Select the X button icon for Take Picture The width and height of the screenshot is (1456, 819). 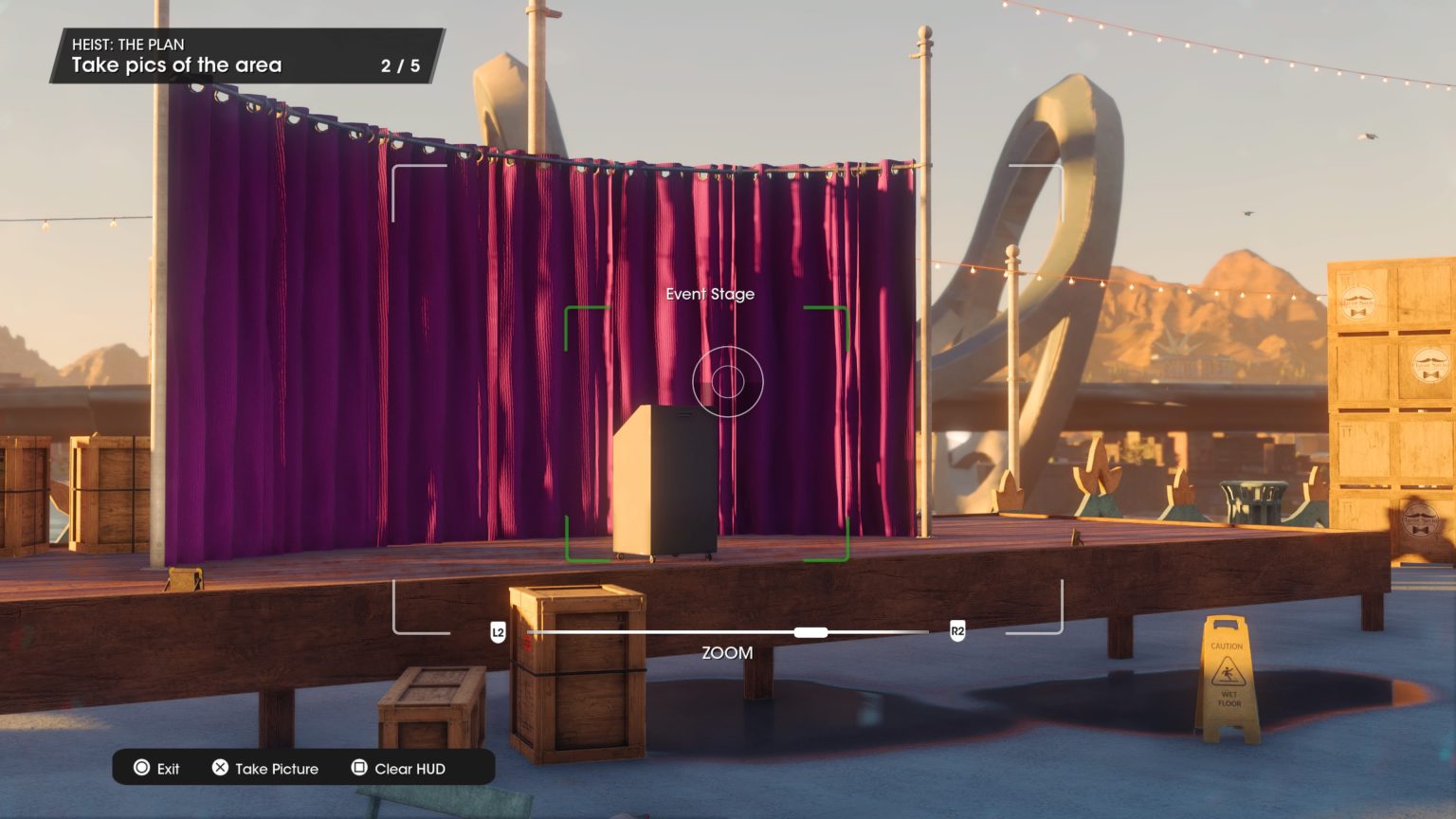coord(220,768)
